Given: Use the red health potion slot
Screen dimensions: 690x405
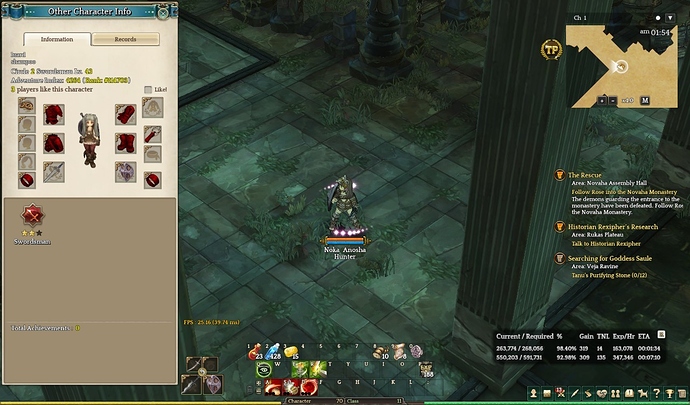Looking at the screenshot, I should pyautogui.click(x=256, y=351).
